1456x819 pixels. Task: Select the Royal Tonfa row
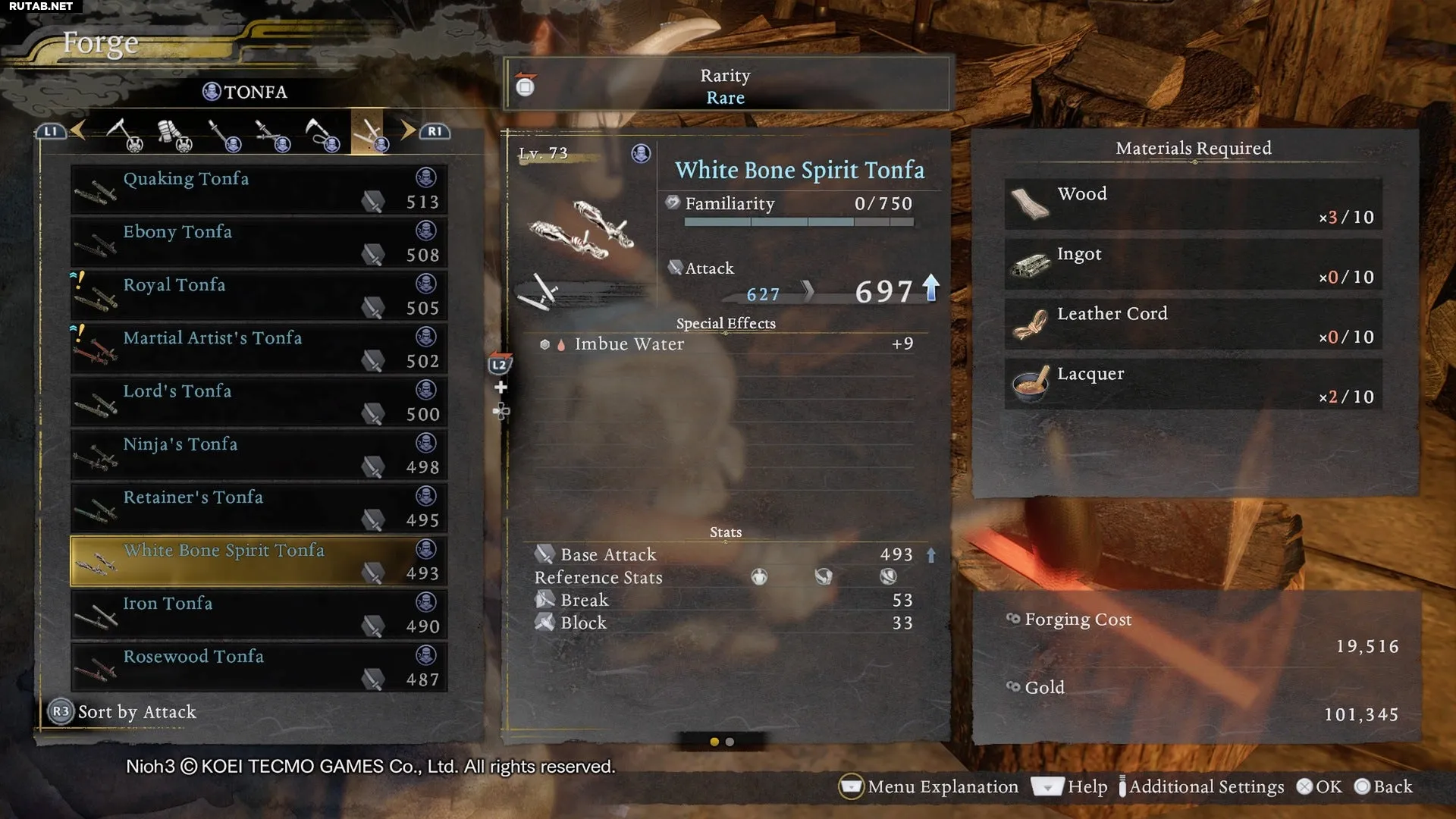[x=259, y=296]
